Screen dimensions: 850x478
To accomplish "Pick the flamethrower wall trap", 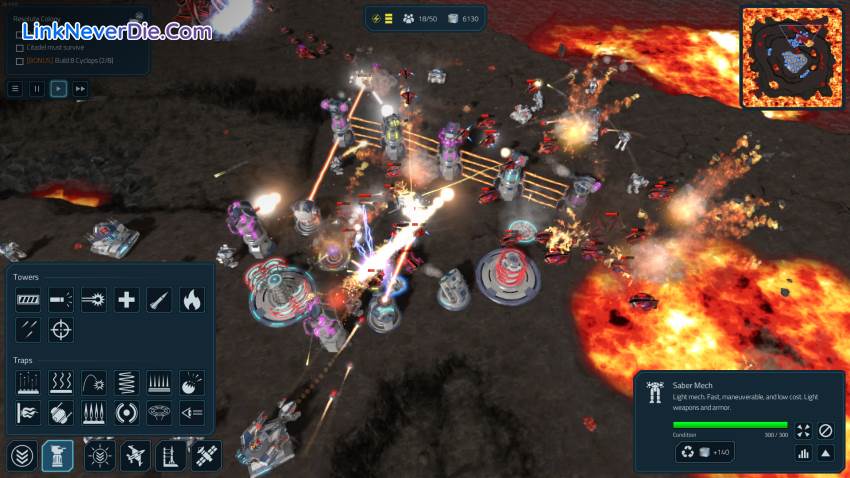I will click(x=28, y=411).
